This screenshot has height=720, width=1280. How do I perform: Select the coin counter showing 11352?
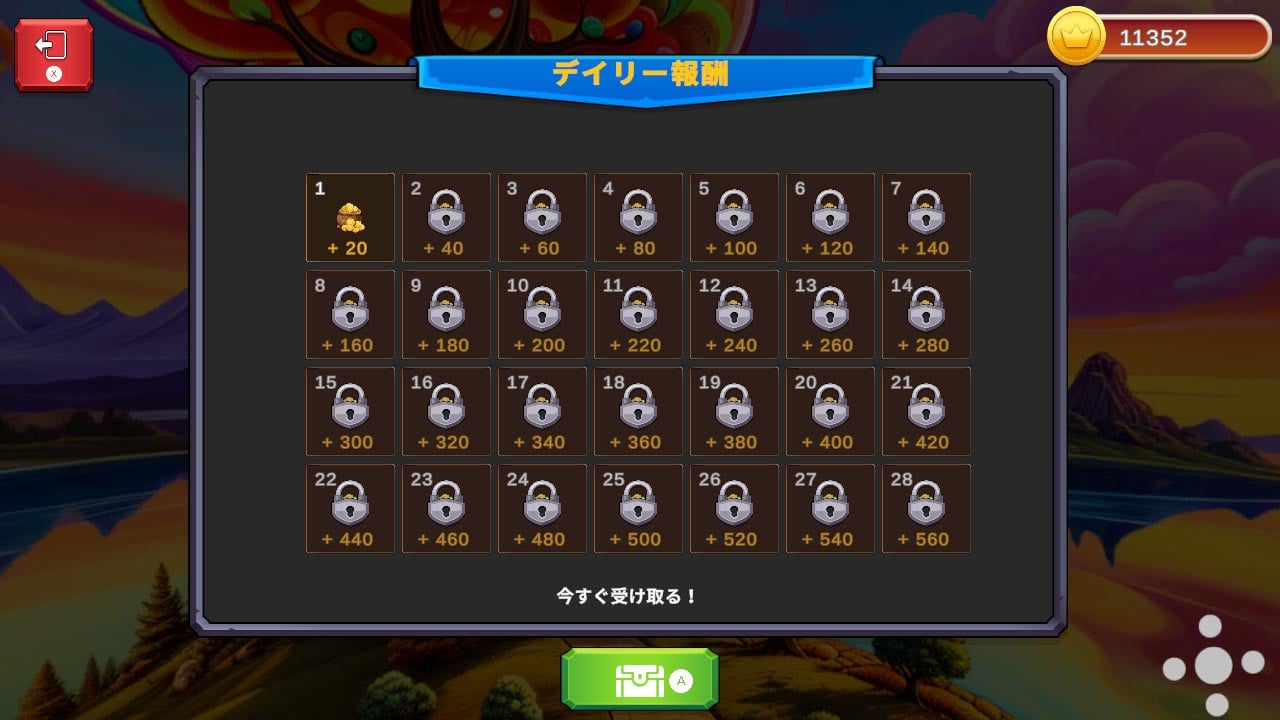(1155, 39)
